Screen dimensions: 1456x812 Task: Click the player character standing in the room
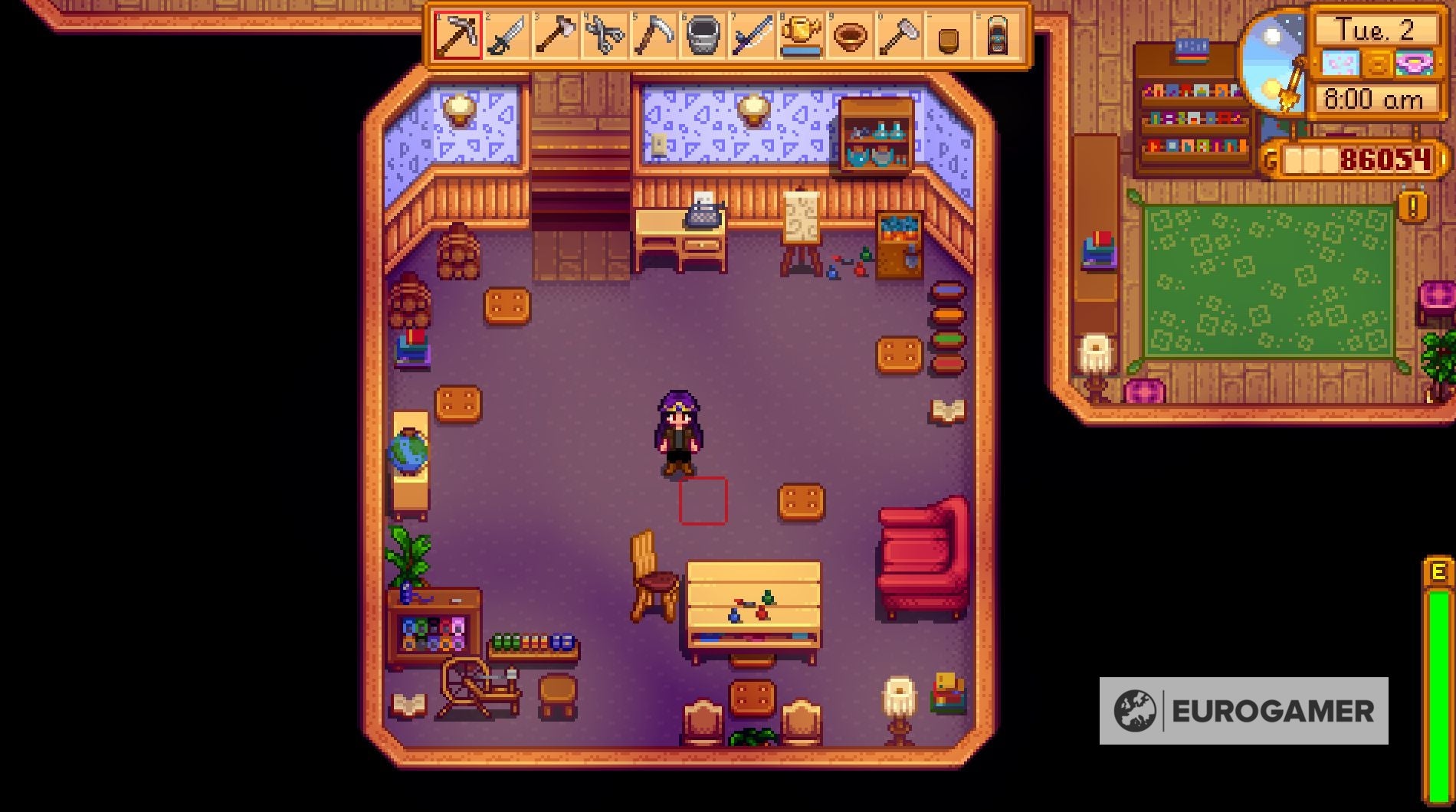[678, 433]
